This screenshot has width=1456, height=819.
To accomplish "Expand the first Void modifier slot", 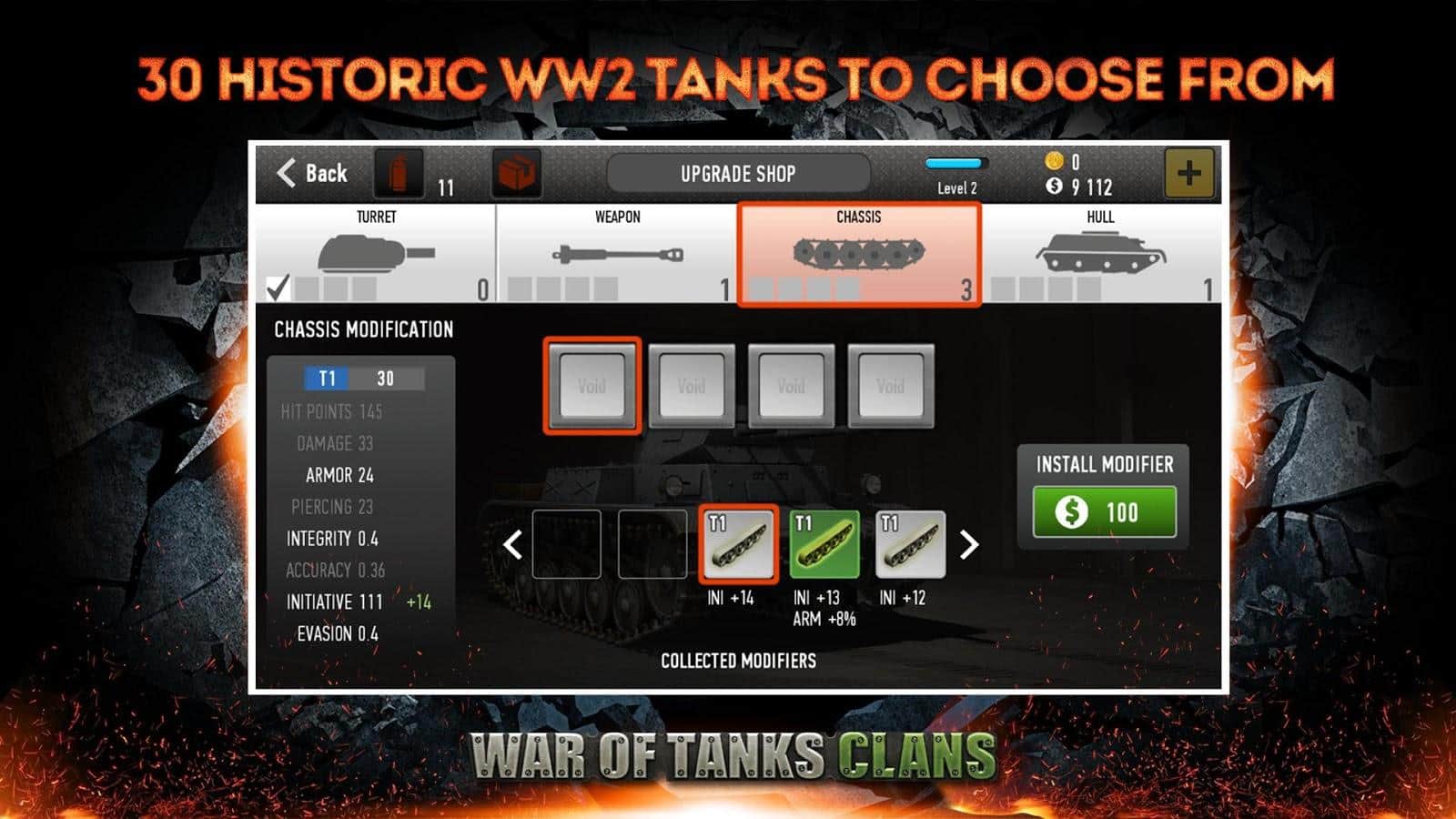I will tap(592, 386).
